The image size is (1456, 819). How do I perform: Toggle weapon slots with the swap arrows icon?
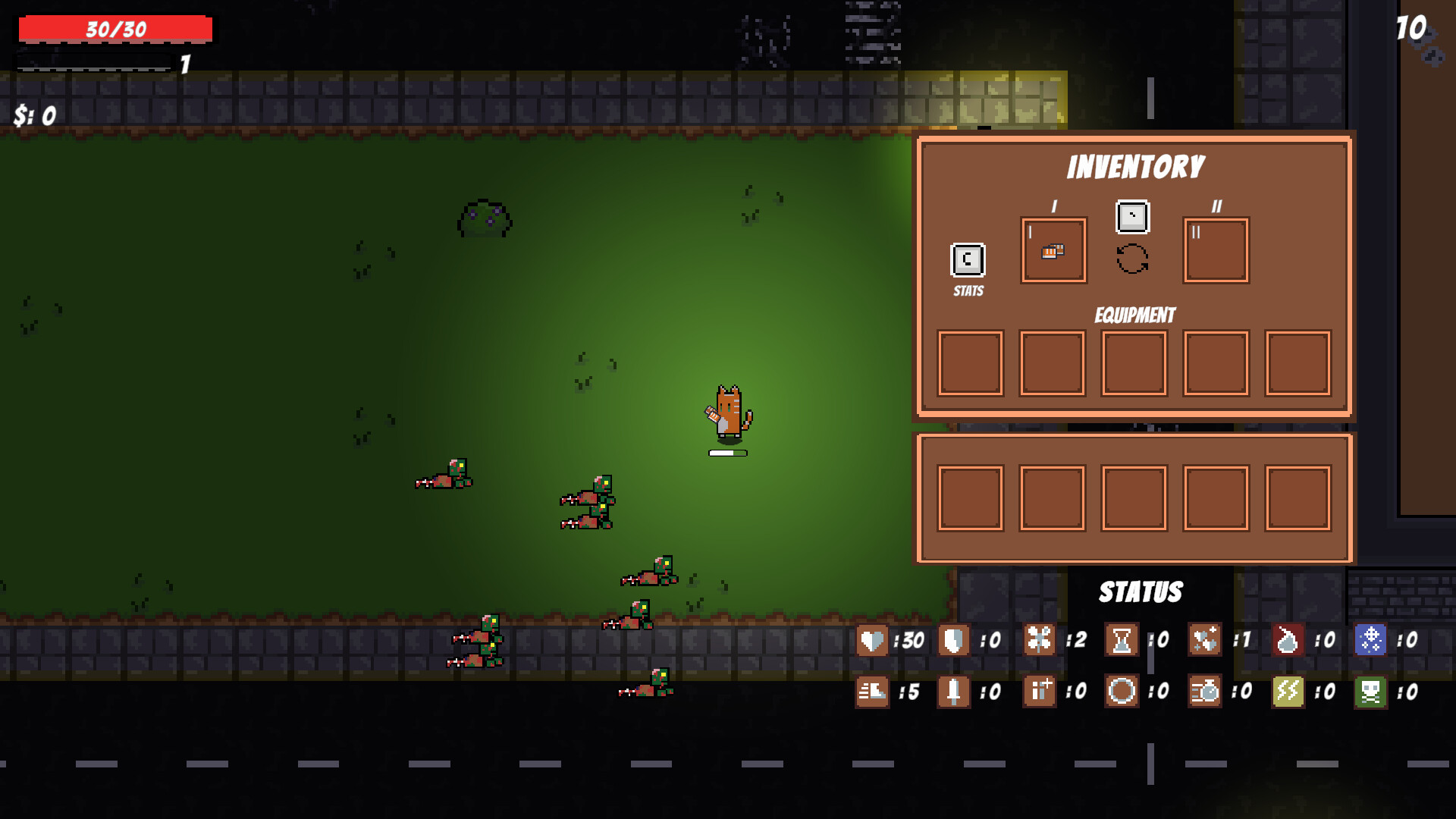click(1132, 257)
